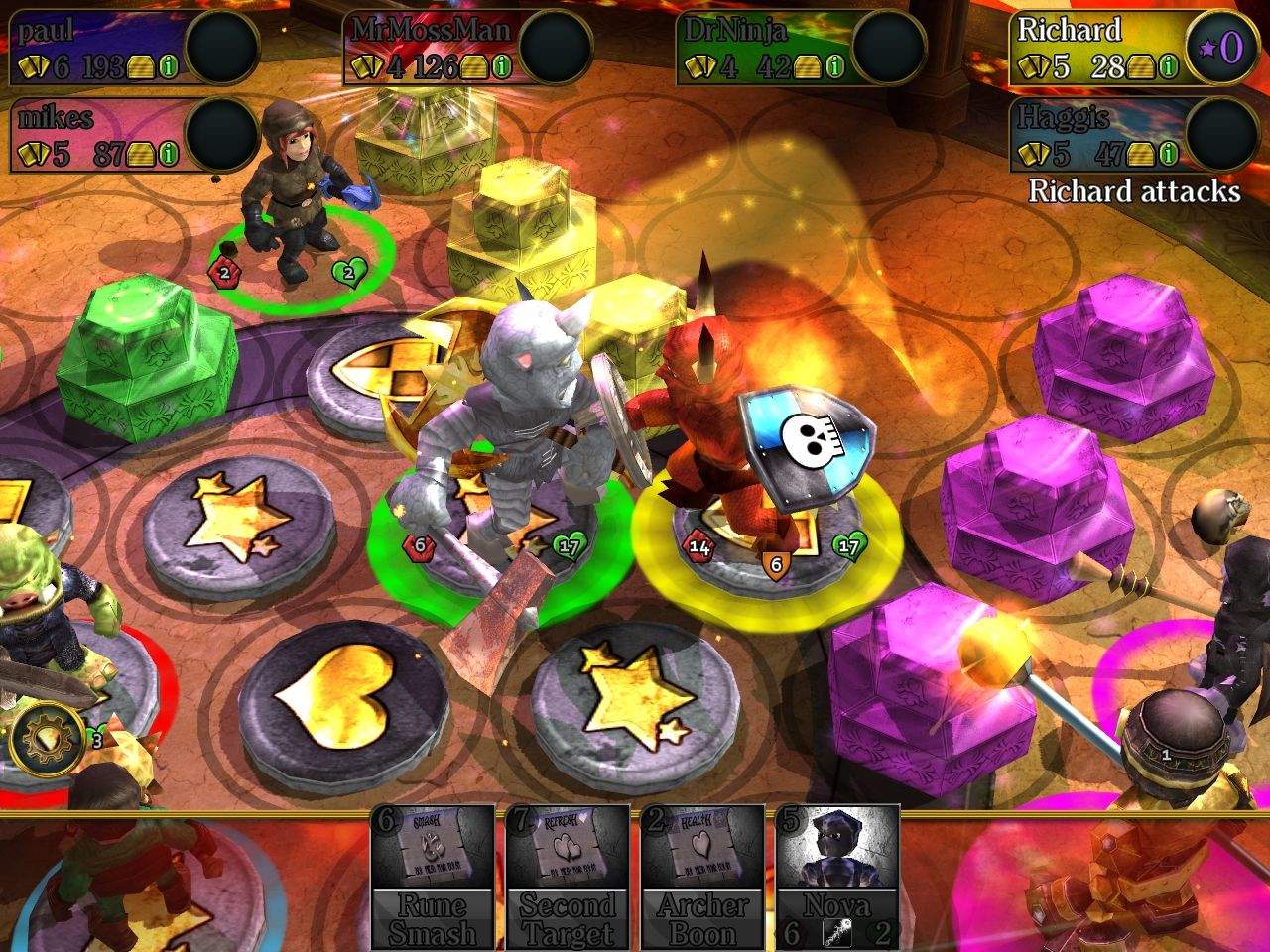Pick the Archer Boon card
The height and width of the screenshot is (952, 1270).
coord(702,876)
